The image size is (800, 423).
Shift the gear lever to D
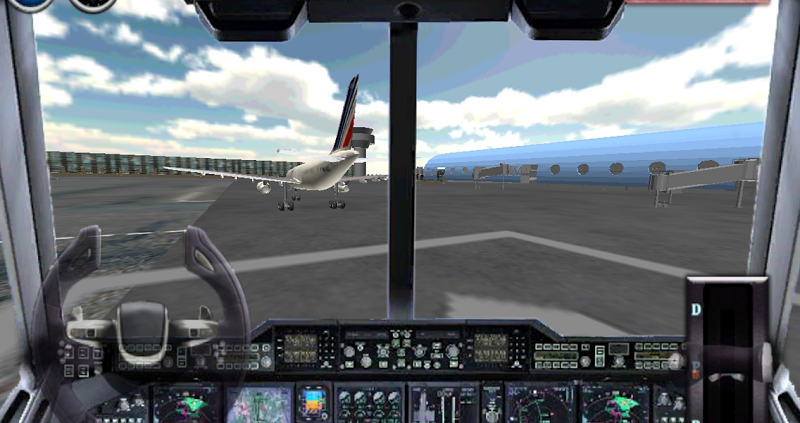pos(696,310)
